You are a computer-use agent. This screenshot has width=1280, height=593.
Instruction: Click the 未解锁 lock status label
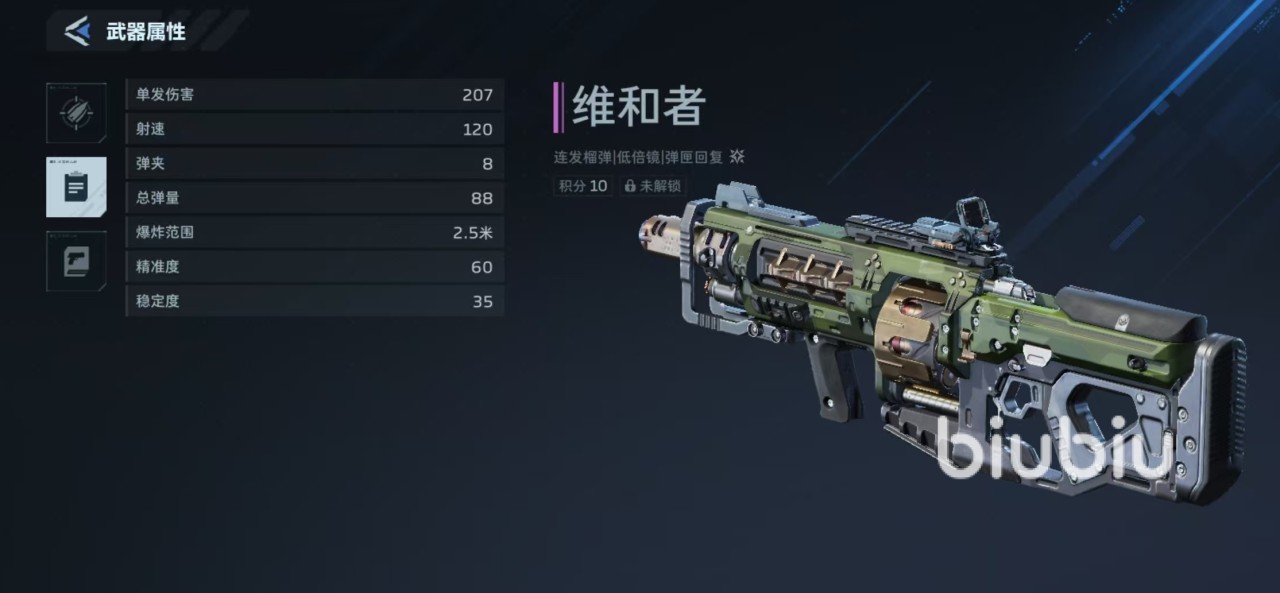[x=652, y=186]
